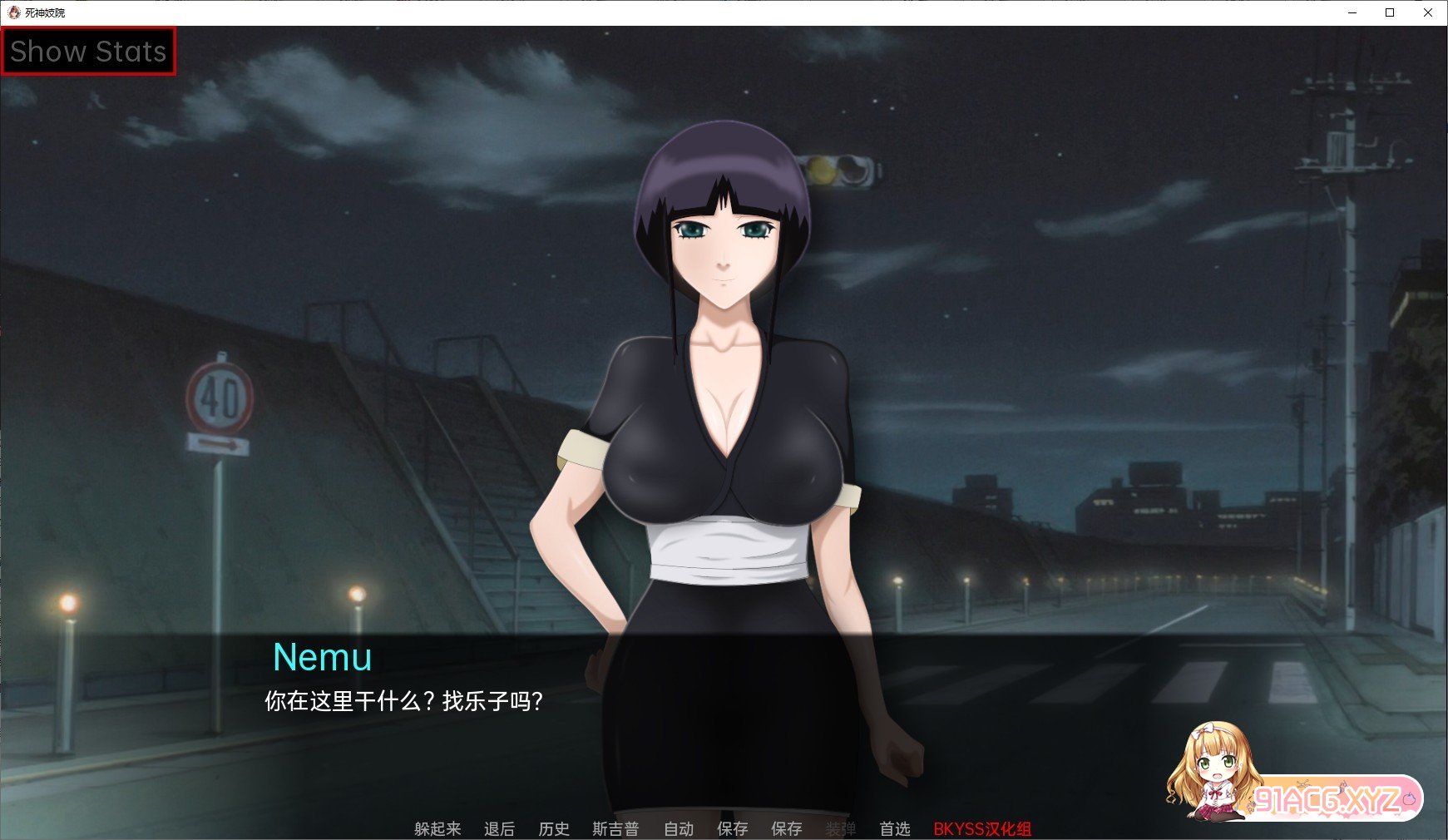Toggle 斯吉普 skip mode
The height and width of the screenshot is (840, 1448).
click(x=615, y=828)
